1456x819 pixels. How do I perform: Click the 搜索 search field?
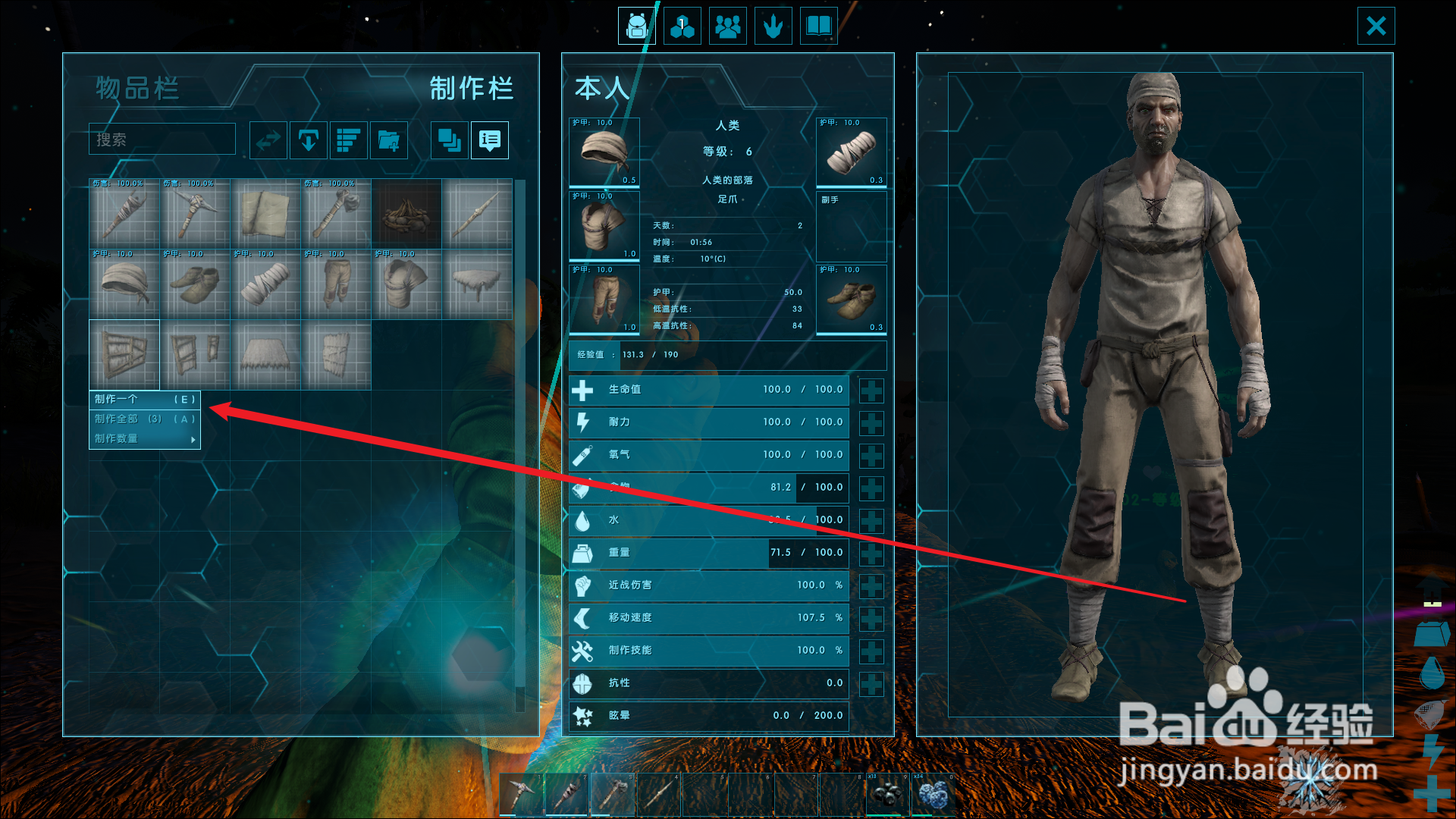click(x=162, y=140)
